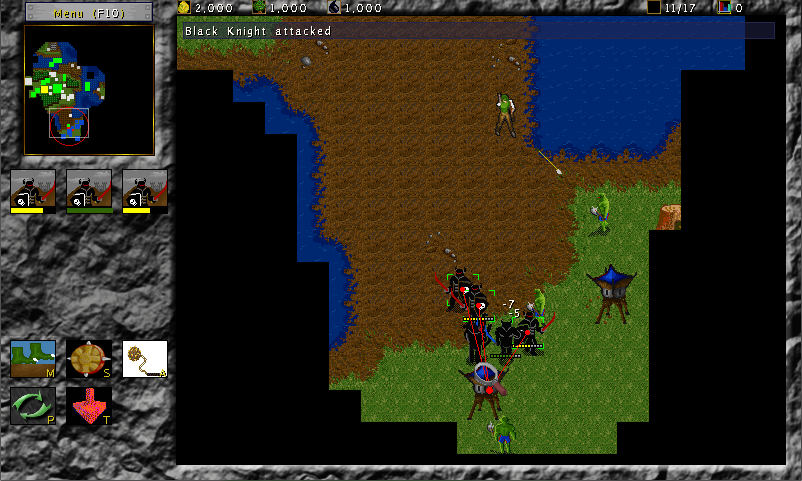Activate the Attack command flail icon
The height and width of the screenshot is (481, 802).
point(144,358)
